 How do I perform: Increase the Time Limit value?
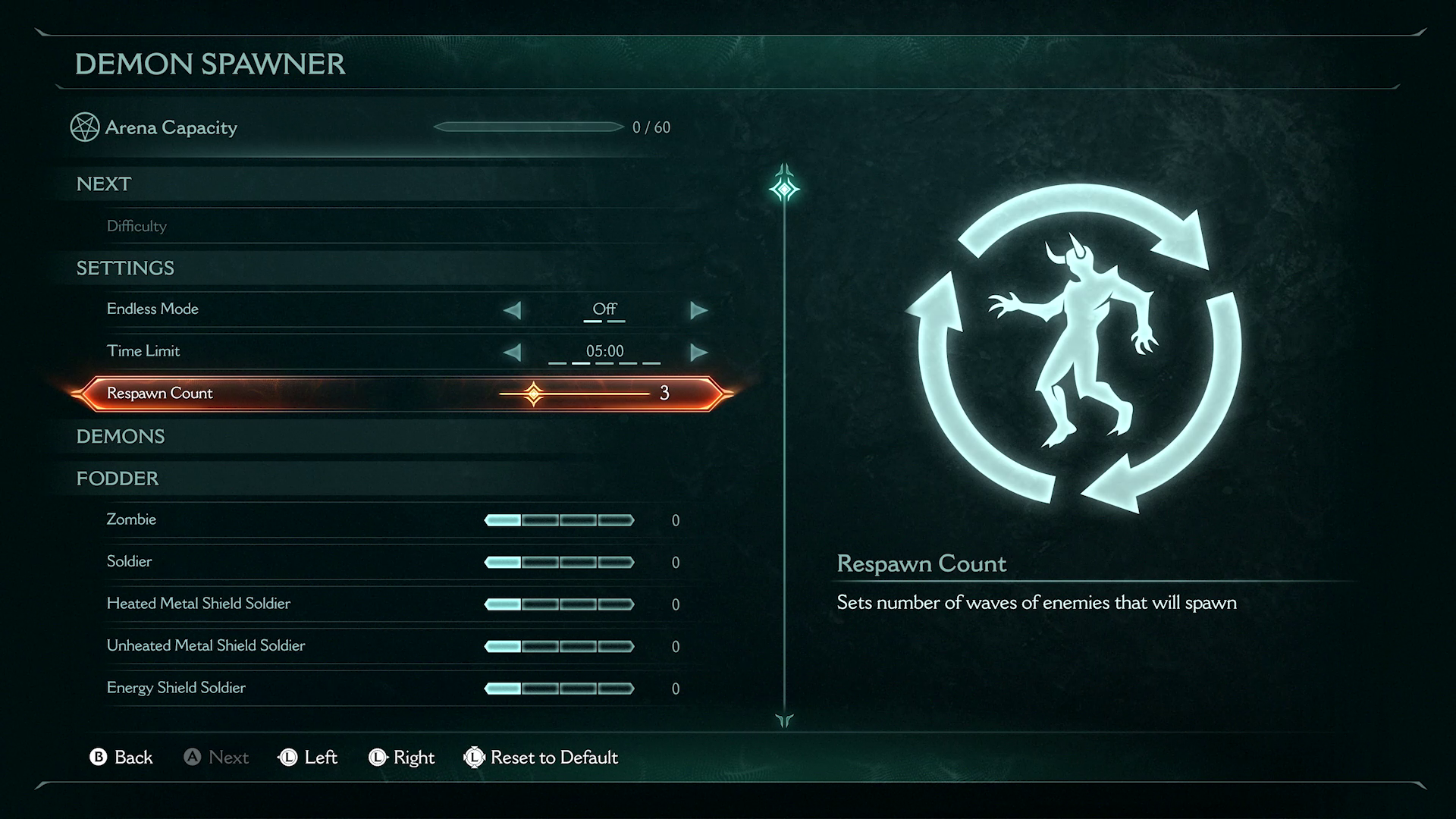pyautogui.click(x=698, y=352)
